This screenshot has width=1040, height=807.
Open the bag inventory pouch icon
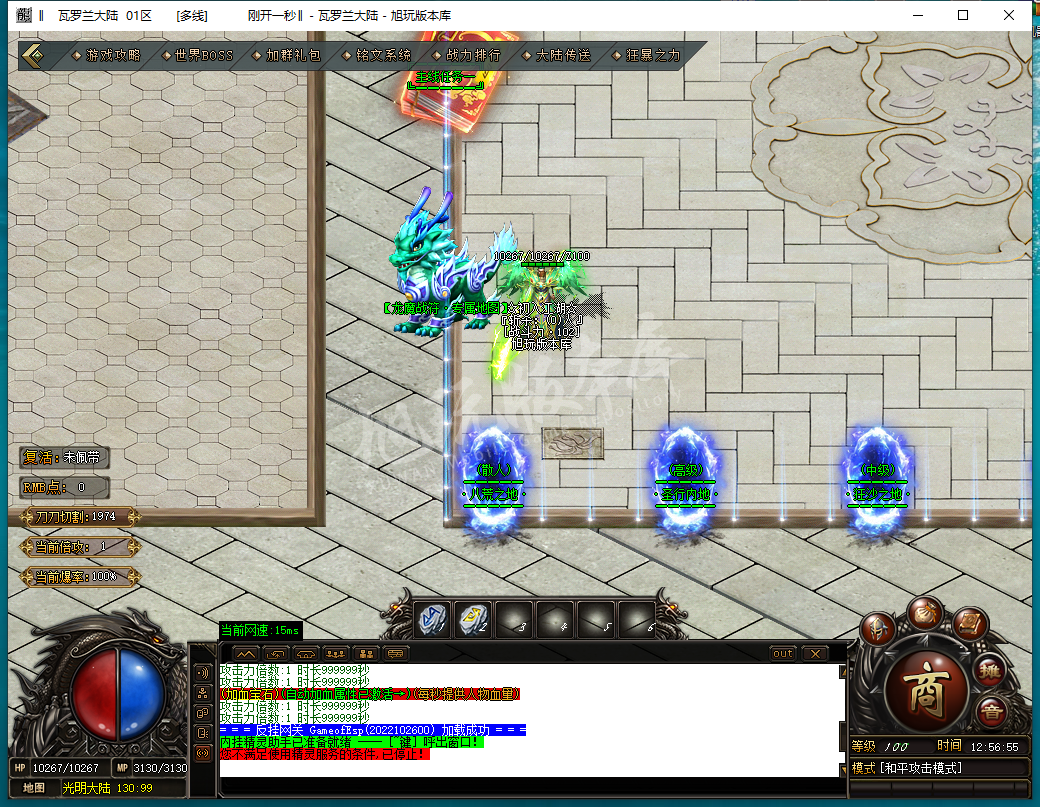[924, 613]
